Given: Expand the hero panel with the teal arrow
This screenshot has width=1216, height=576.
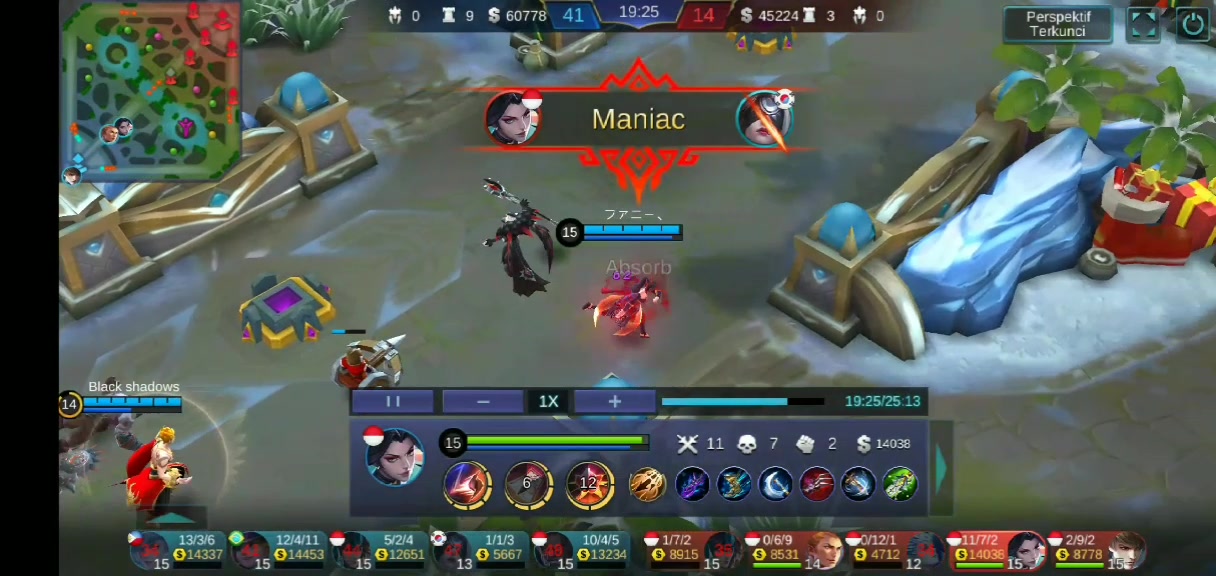Looking at the screenshot, I should (941, 467).
